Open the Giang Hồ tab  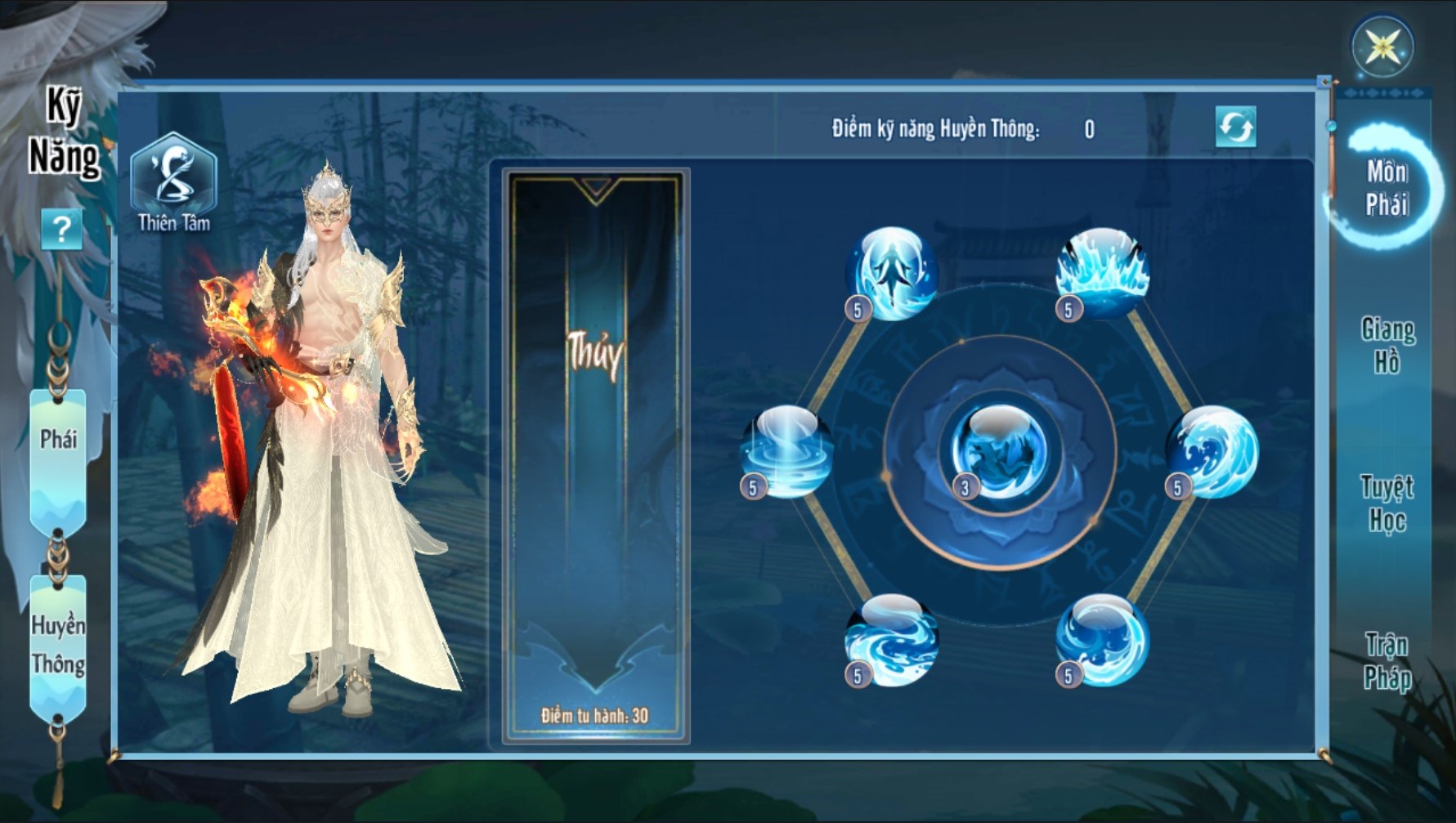point(1387,345)
